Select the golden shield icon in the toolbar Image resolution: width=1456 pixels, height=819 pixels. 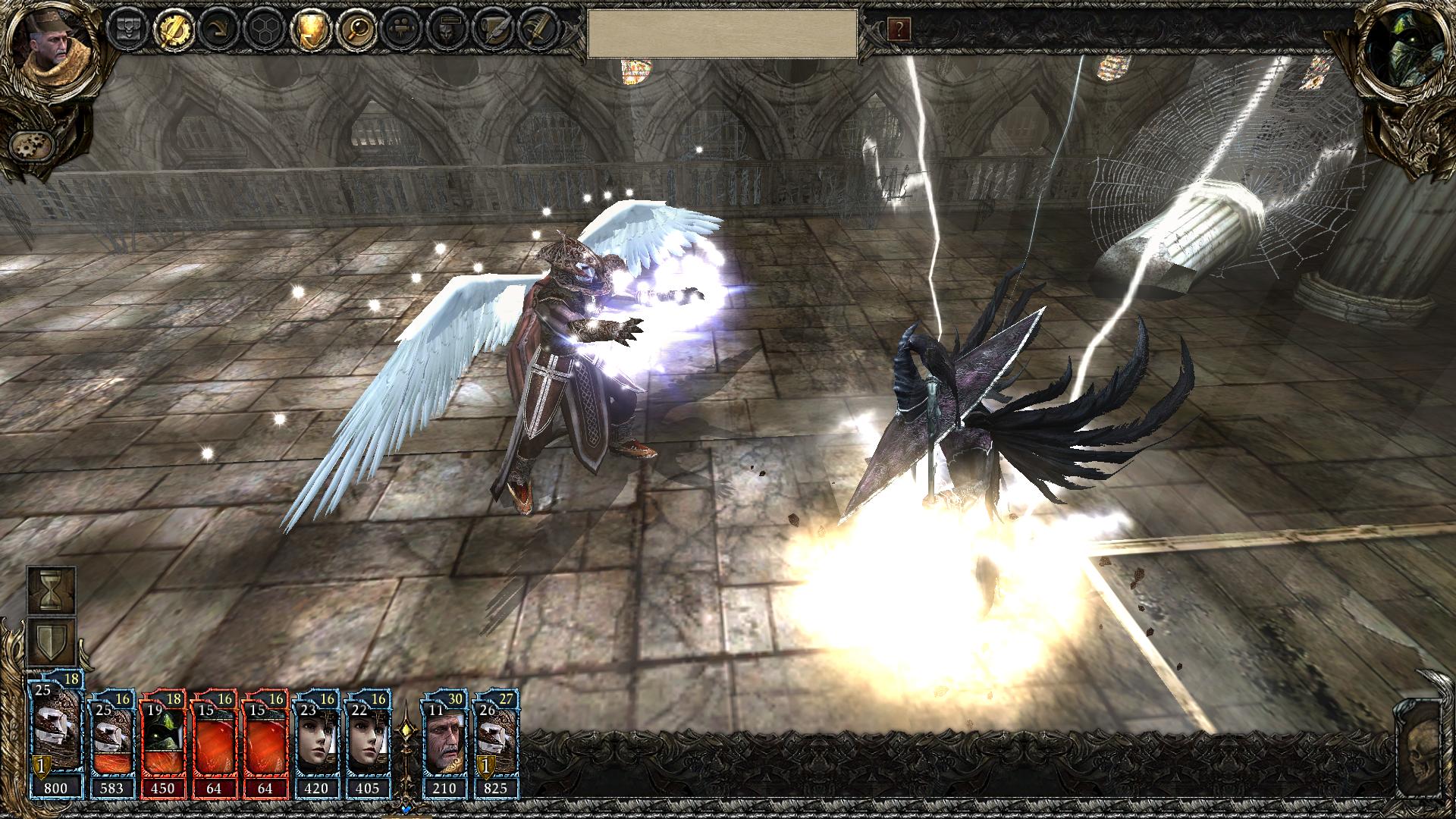point(310,30)
